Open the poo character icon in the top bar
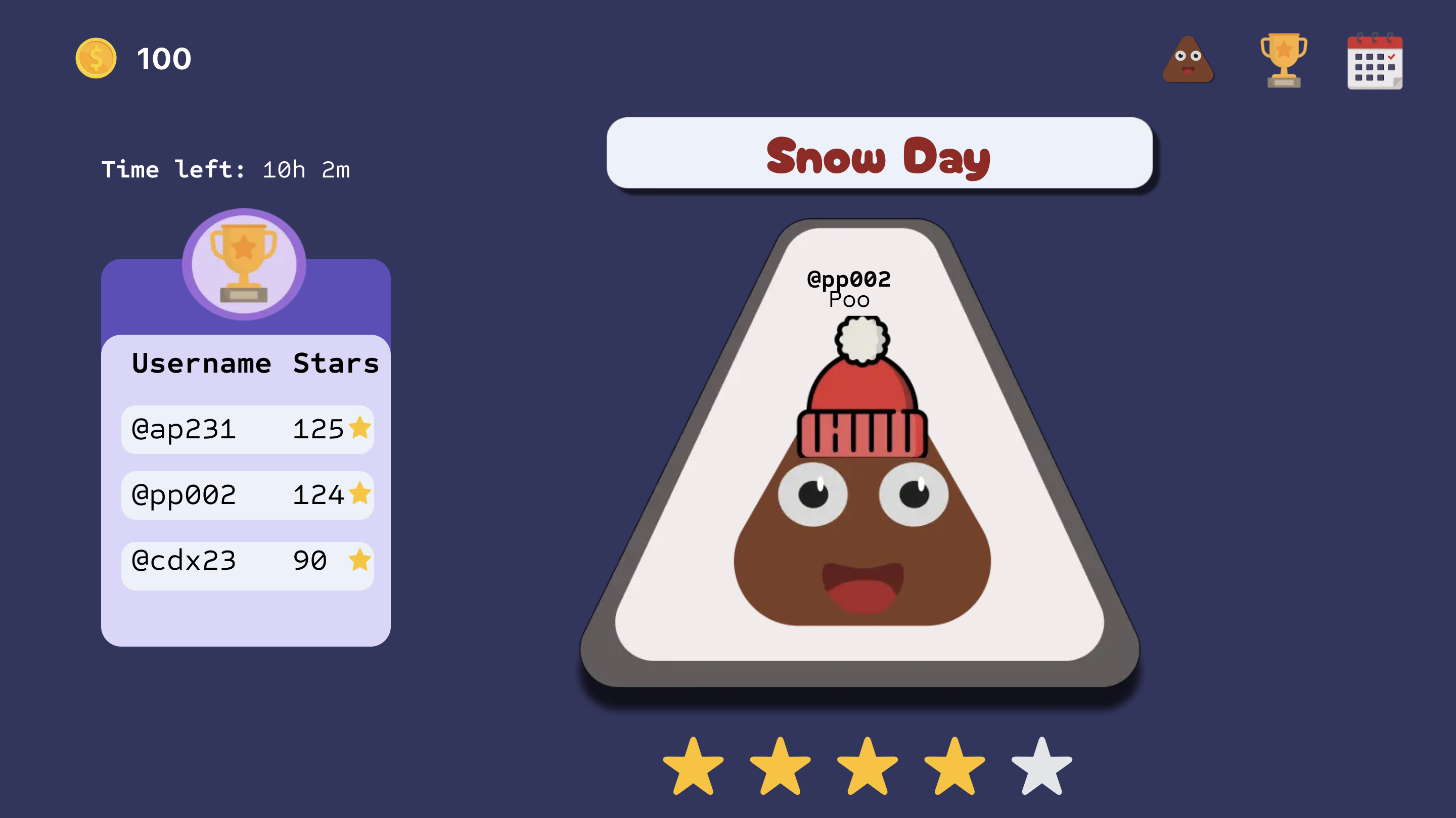 [x=1188, y=60]
